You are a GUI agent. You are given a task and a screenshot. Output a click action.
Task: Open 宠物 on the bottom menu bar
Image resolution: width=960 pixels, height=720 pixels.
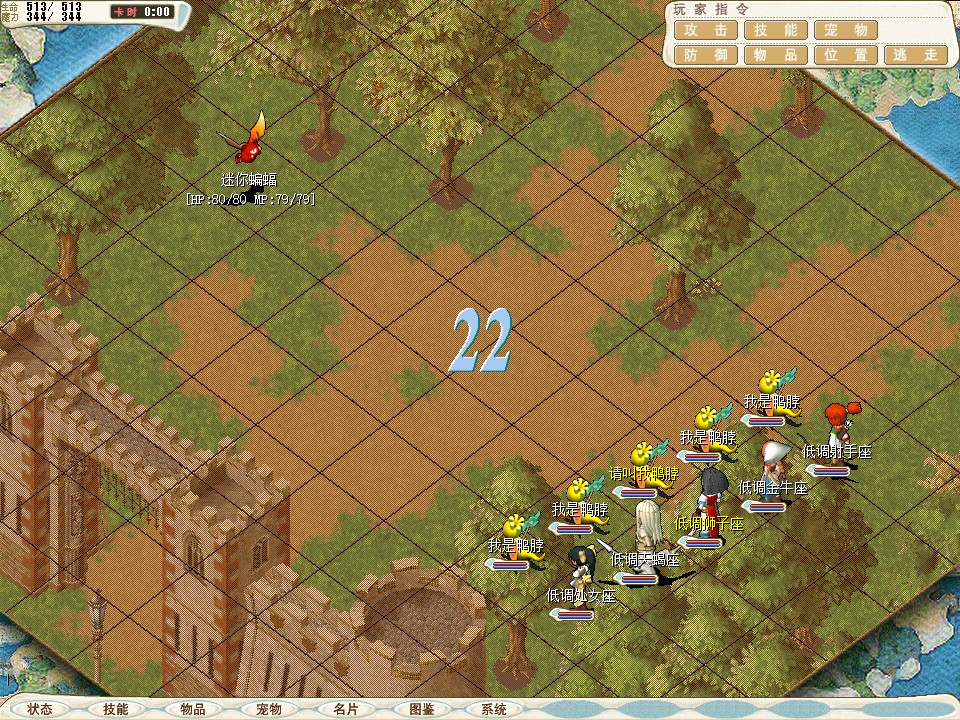click(269, 709)
